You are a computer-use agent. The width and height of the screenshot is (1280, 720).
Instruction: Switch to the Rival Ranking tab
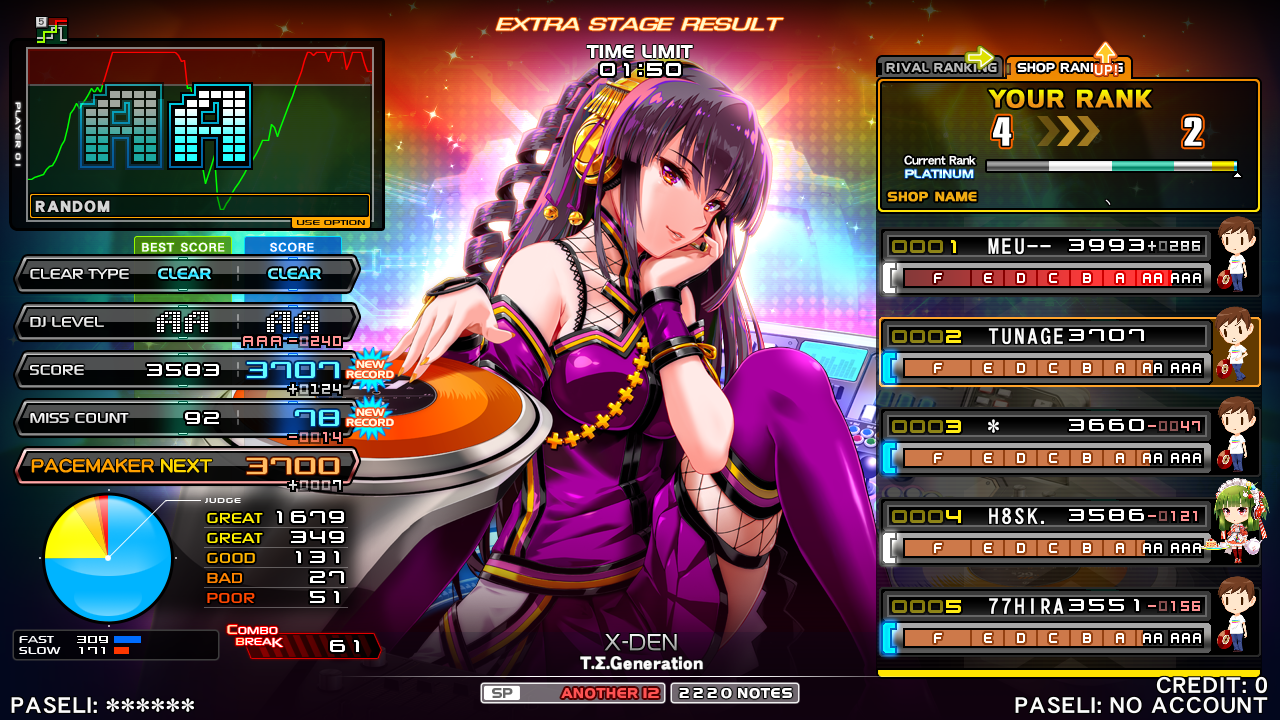938,67
